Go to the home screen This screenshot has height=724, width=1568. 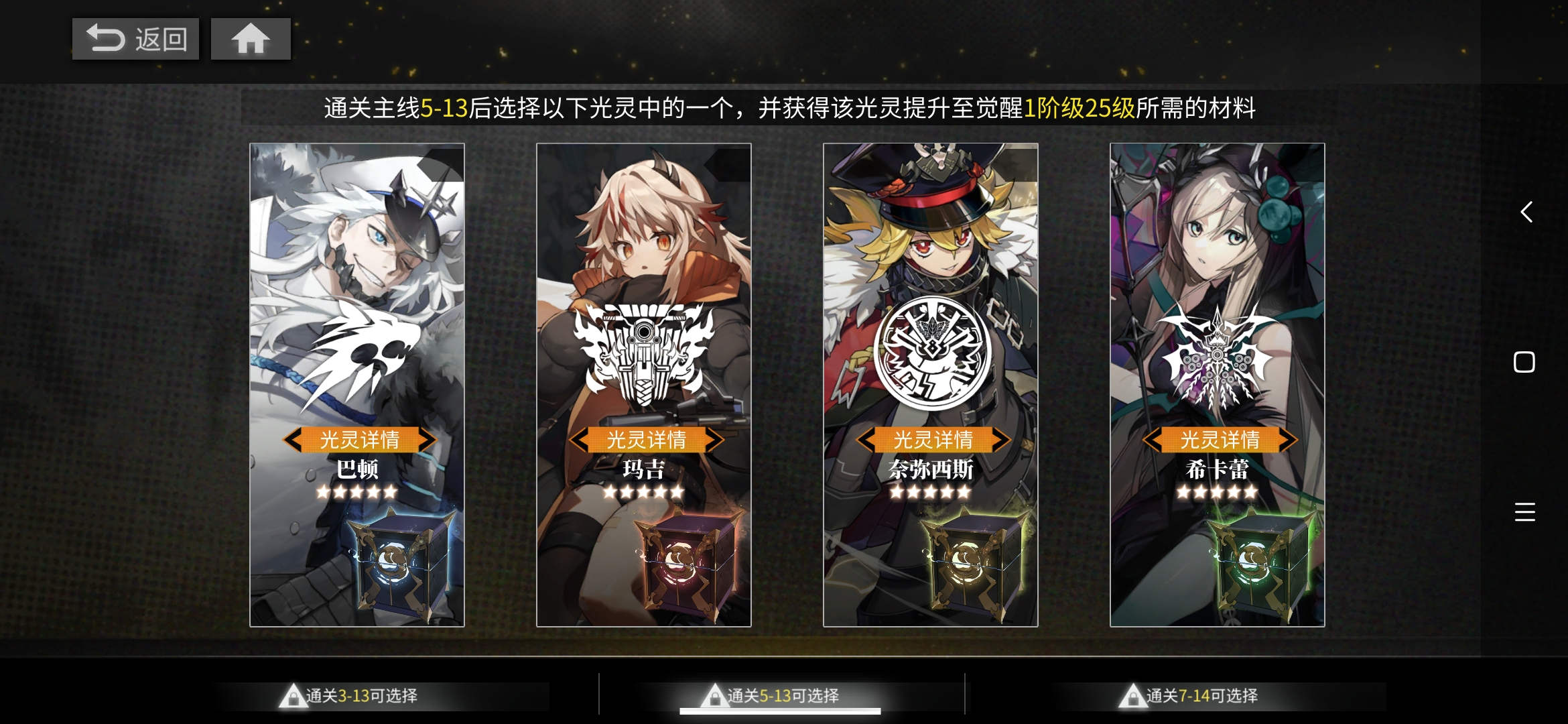(251, 39)
